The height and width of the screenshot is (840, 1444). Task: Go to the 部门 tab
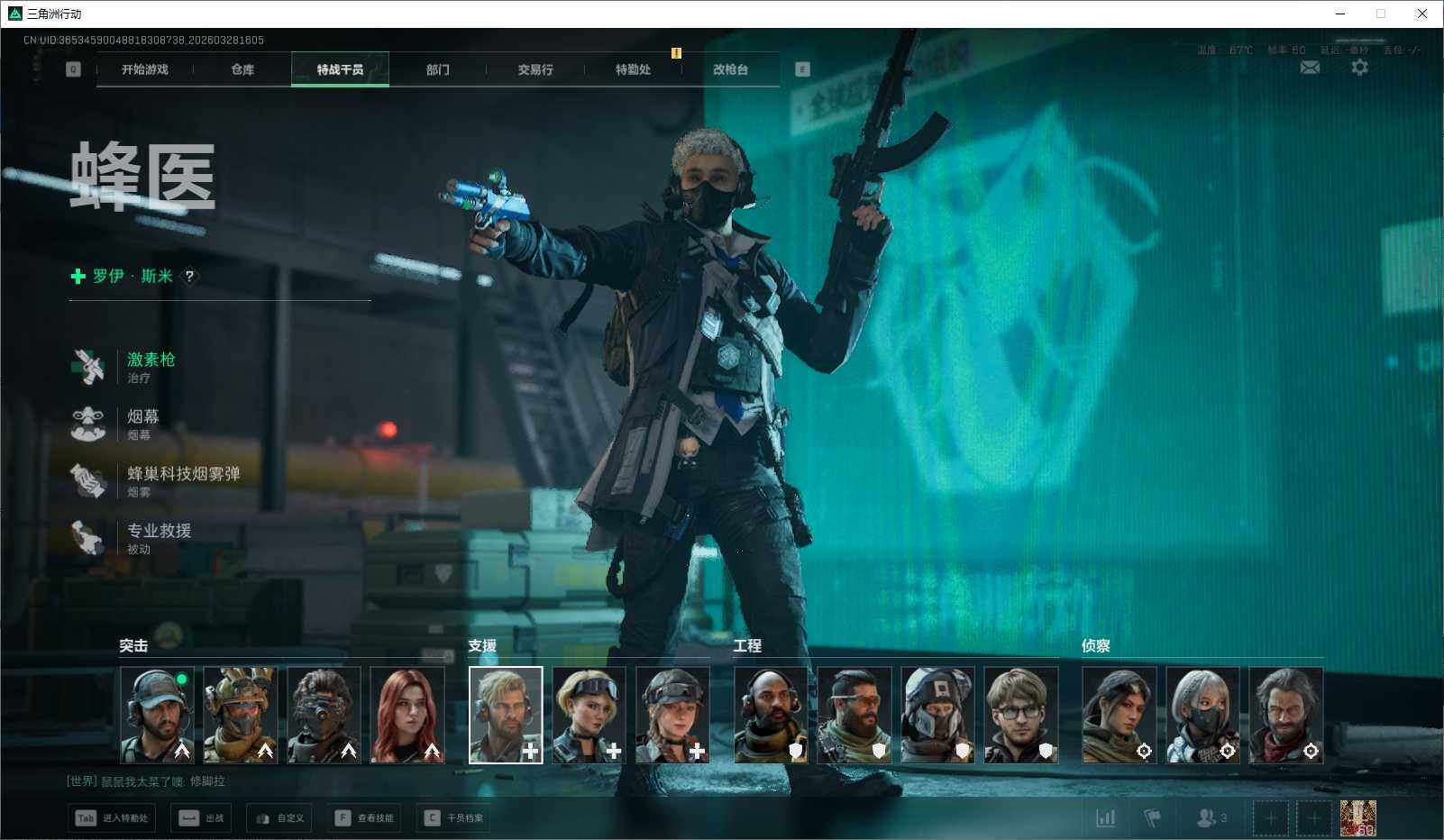[x=438, y=69]
